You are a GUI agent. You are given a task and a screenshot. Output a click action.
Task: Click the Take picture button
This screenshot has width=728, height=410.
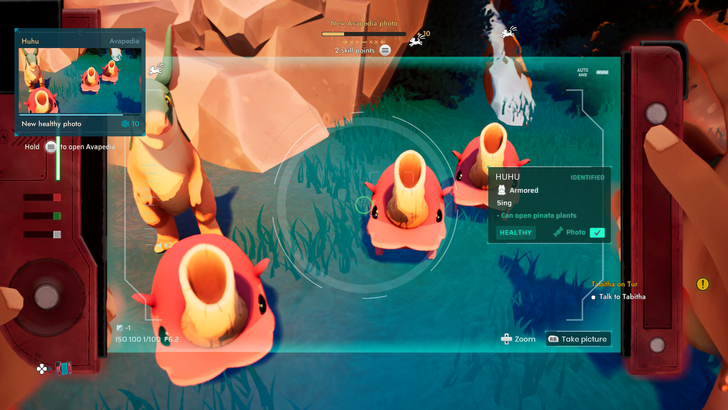click(577, 339)
